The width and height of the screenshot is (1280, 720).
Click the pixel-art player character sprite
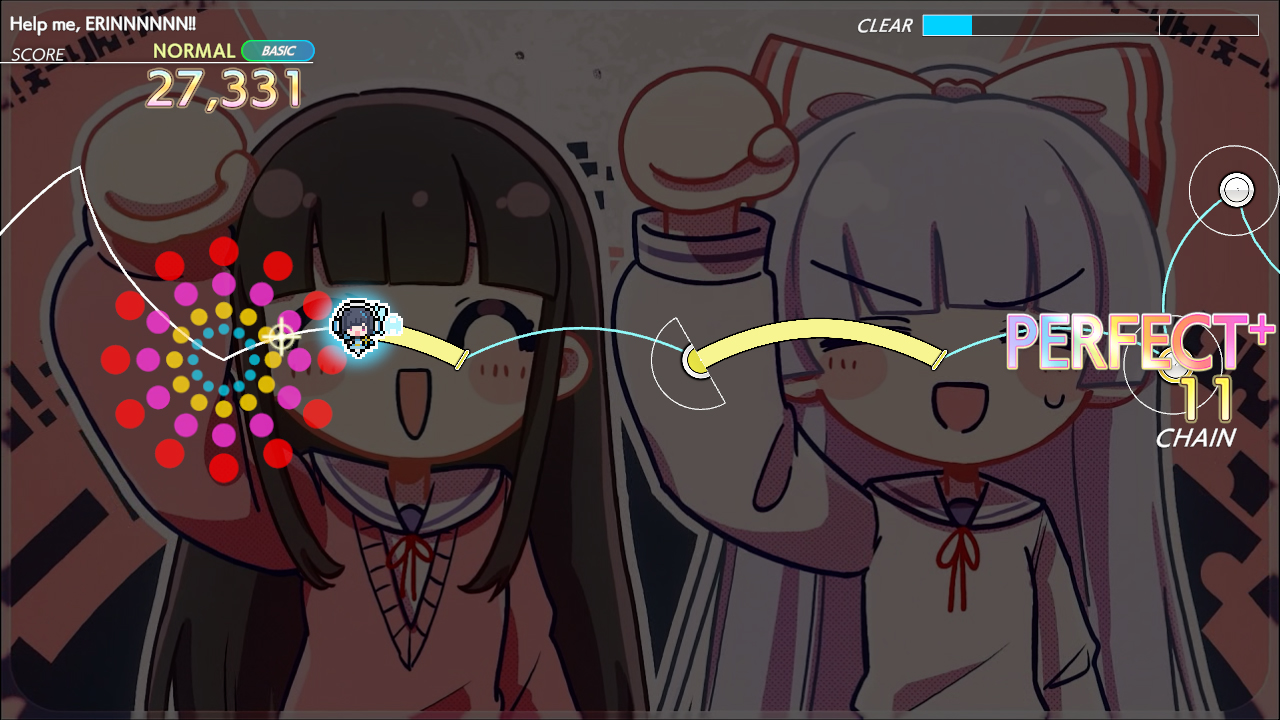355,325
